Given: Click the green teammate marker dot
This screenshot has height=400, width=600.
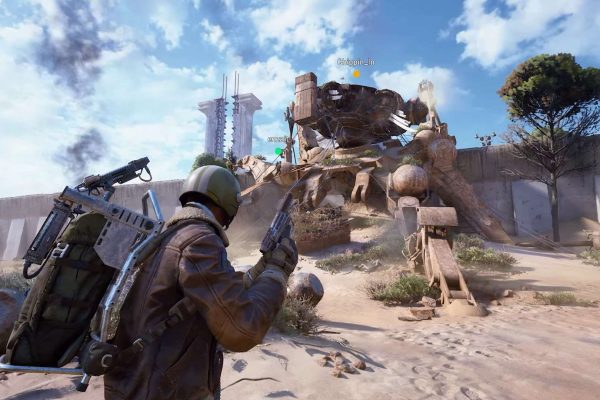Looking at the screenshot, I should pyautogui.click(x=279, y=151).
